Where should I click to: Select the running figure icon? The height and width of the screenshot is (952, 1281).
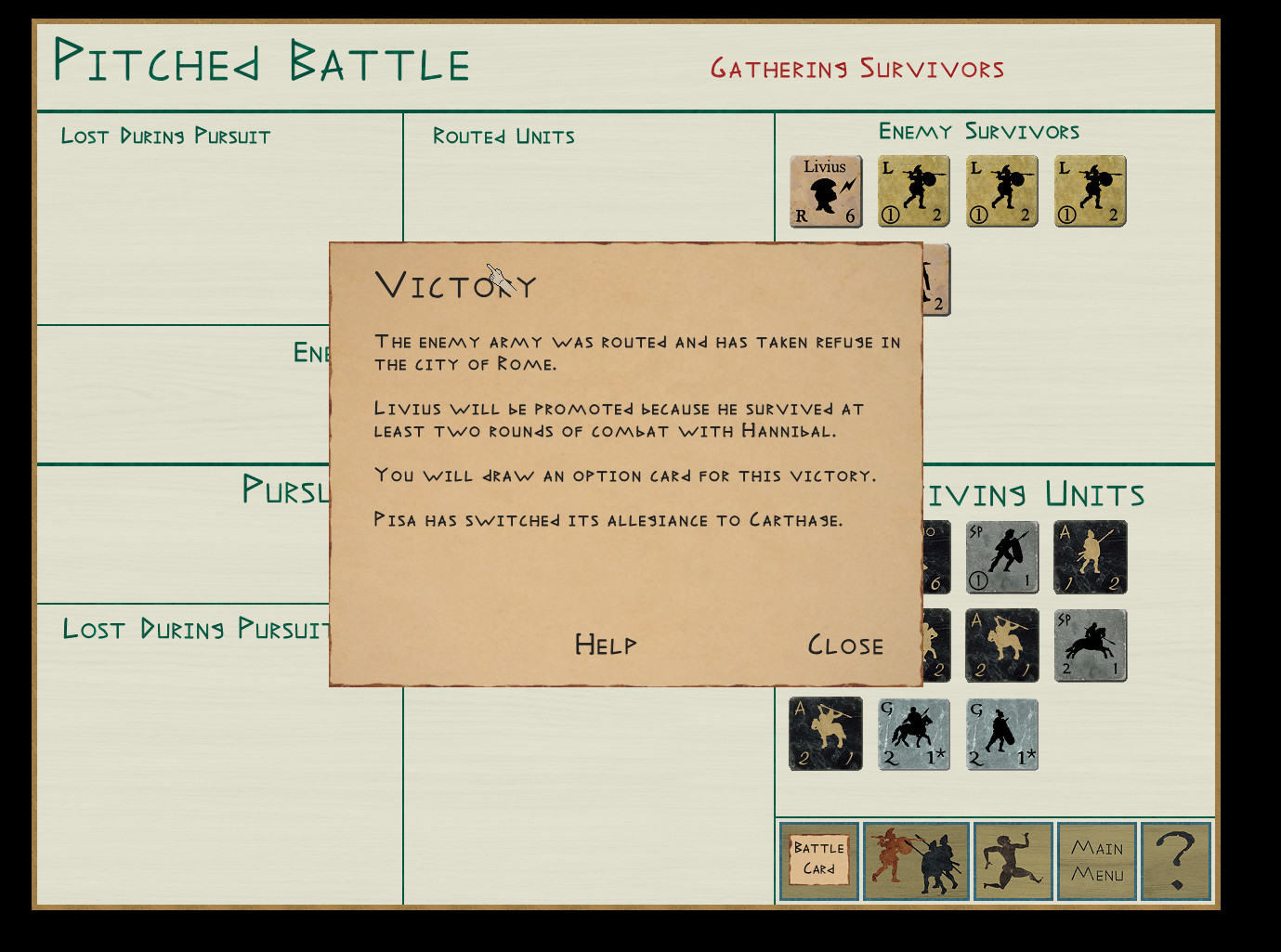pos(1013,861)
